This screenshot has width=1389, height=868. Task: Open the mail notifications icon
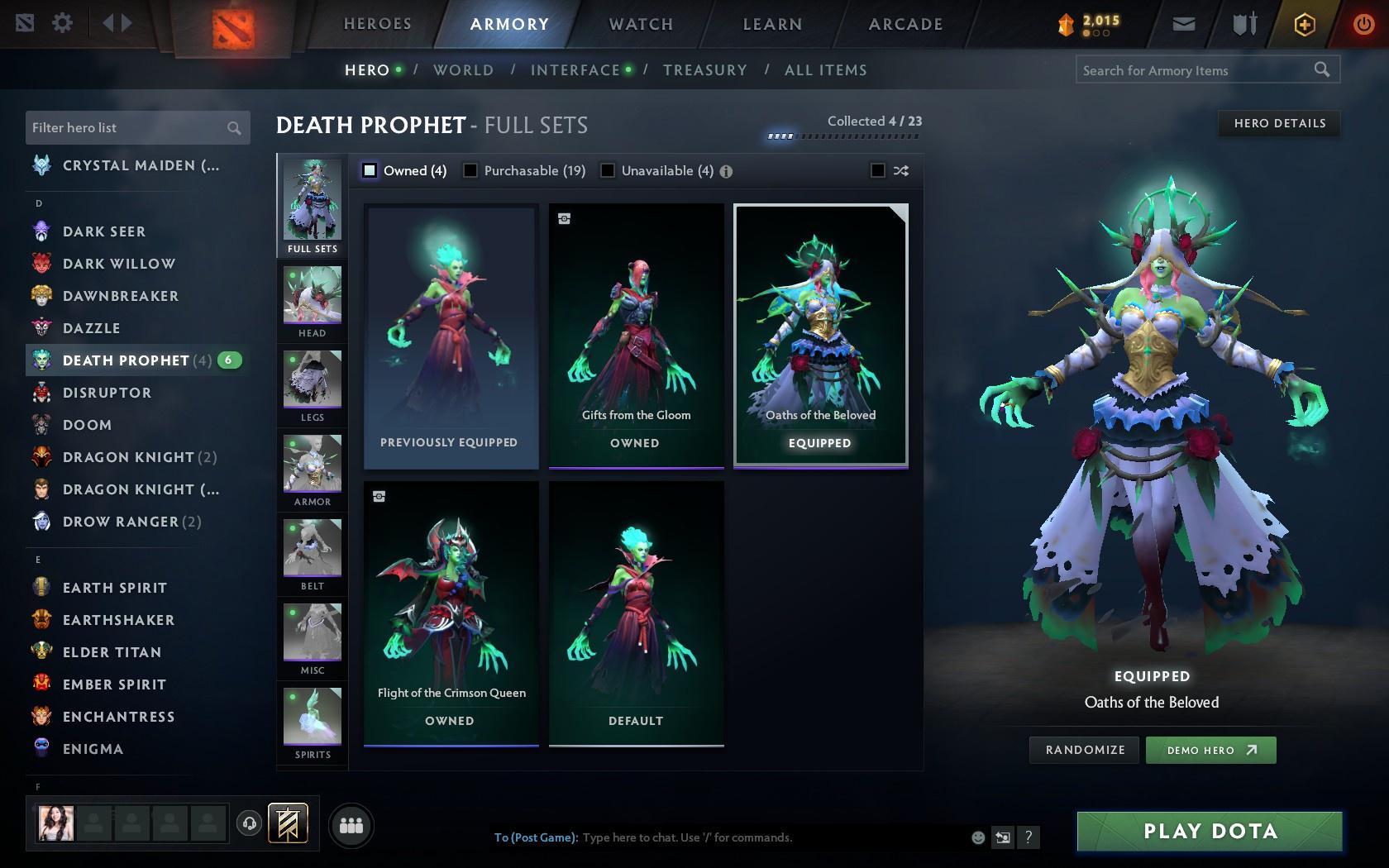click(1182, 24)
